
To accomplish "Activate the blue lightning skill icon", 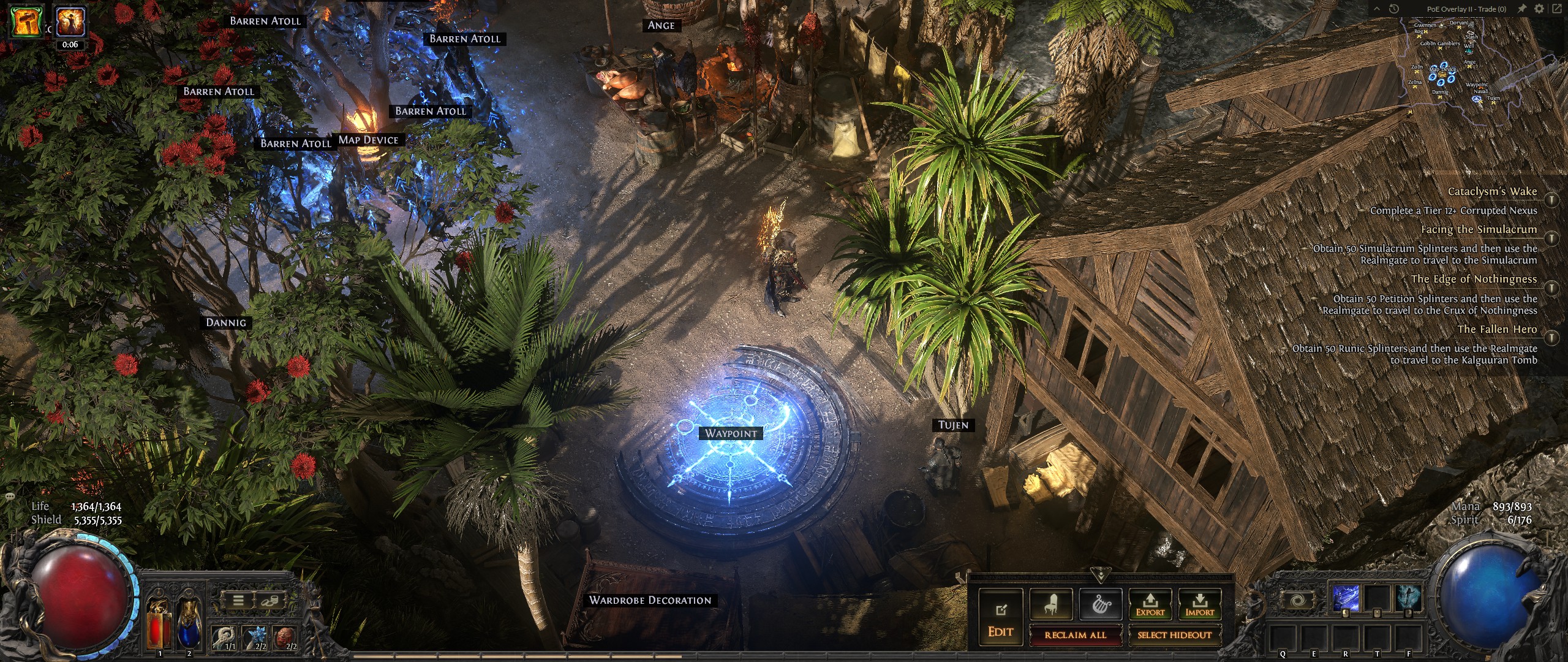I will click(x=1346, y=598).
